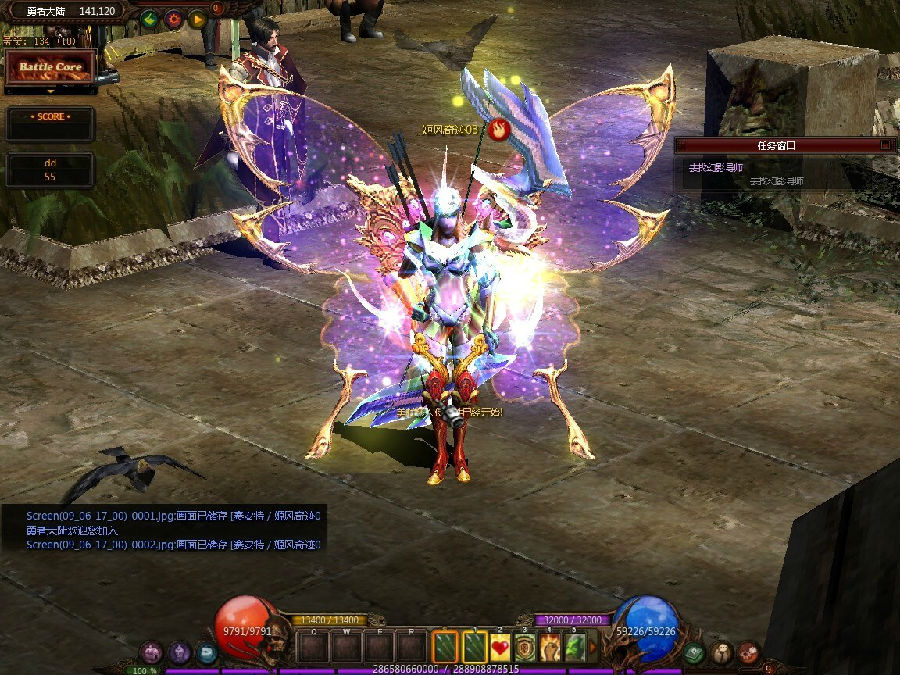Use the green leaf skill slot
The width and height of the screenshot is (900, 675).
tap(575, 648)
